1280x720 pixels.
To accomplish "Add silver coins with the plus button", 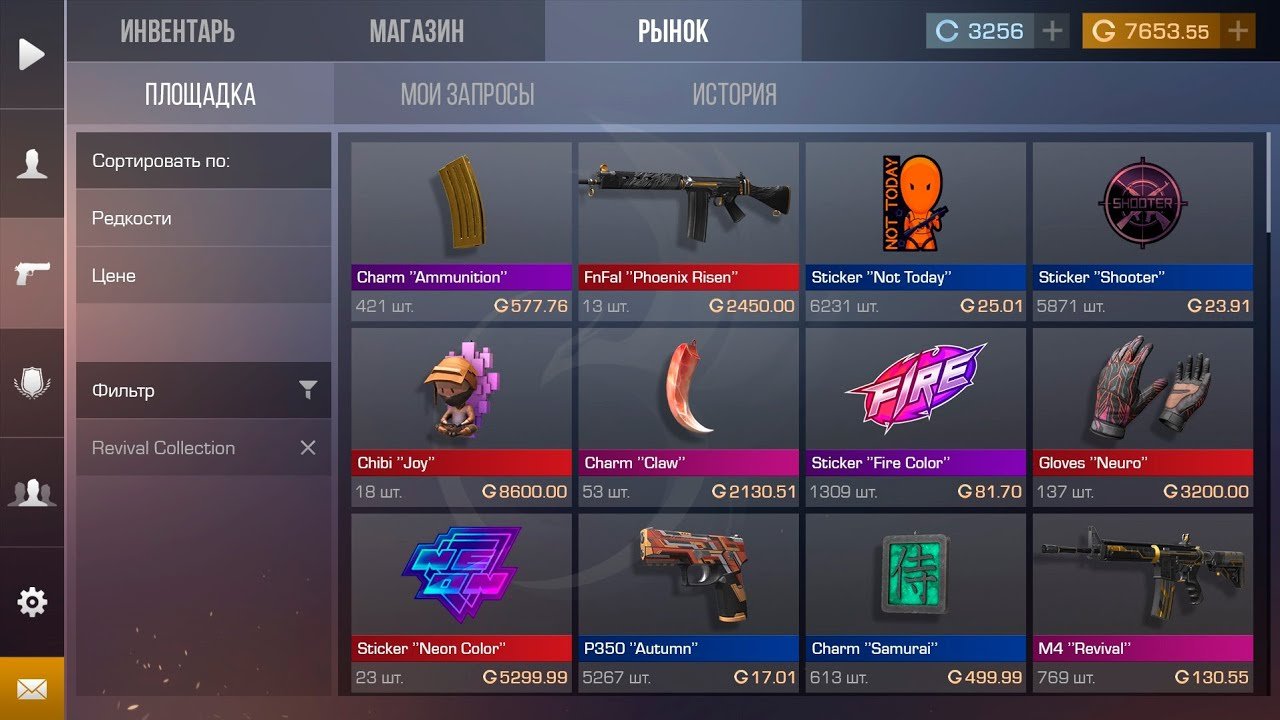I will (1052, 31).
